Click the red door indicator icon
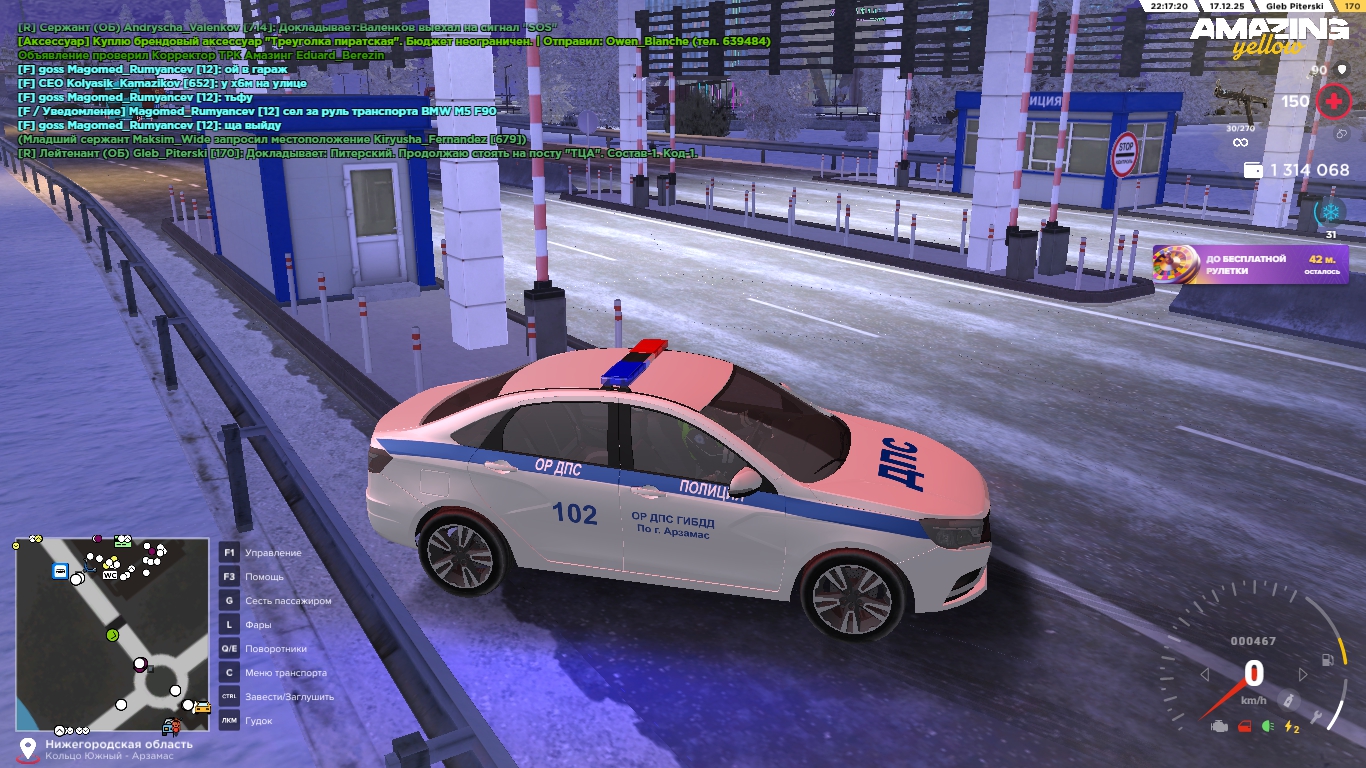Image resolution: width=1366 pixels, height=768 pixels. click(1245, 727)
